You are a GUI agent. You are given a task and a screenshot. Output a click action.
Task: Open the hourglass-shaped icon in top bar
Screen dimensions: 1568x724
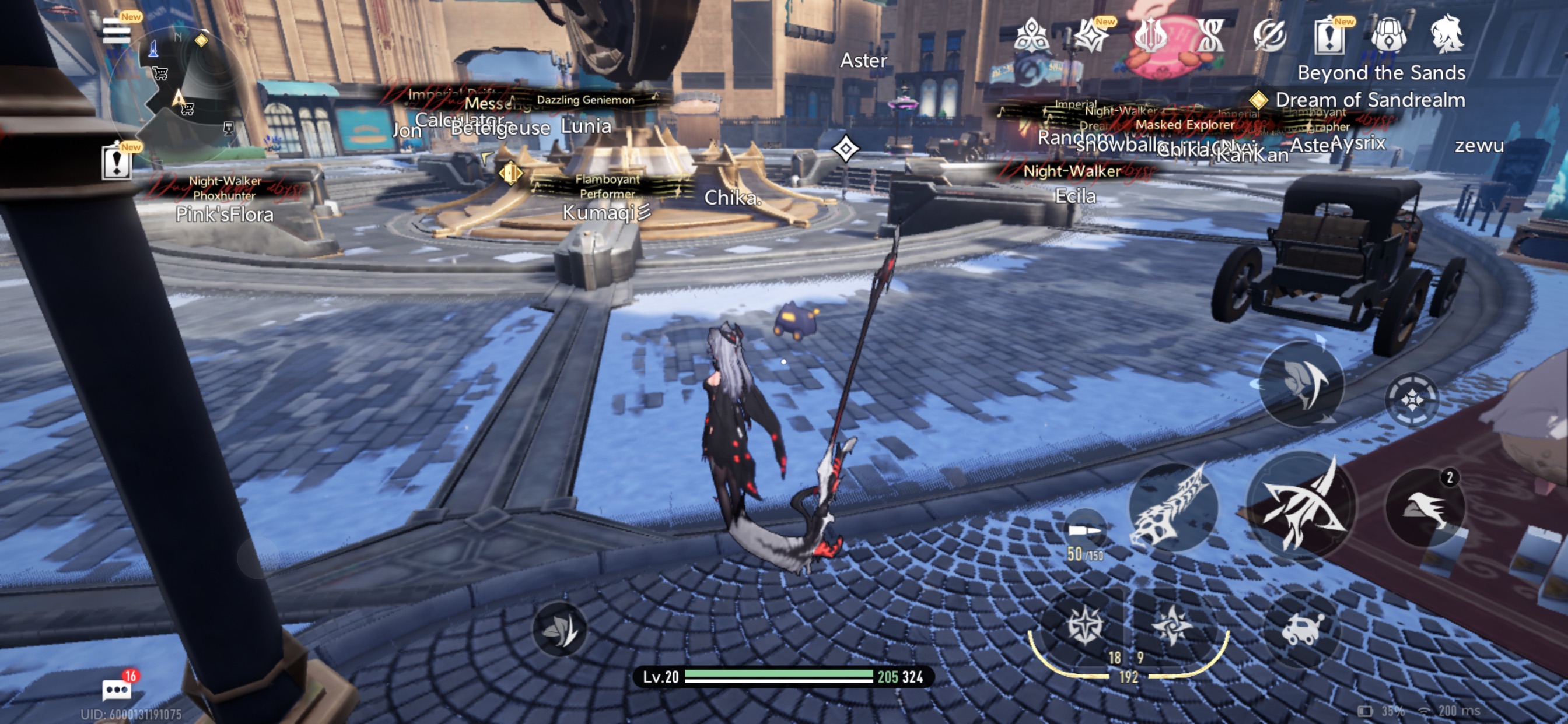tap(1210, 36)
